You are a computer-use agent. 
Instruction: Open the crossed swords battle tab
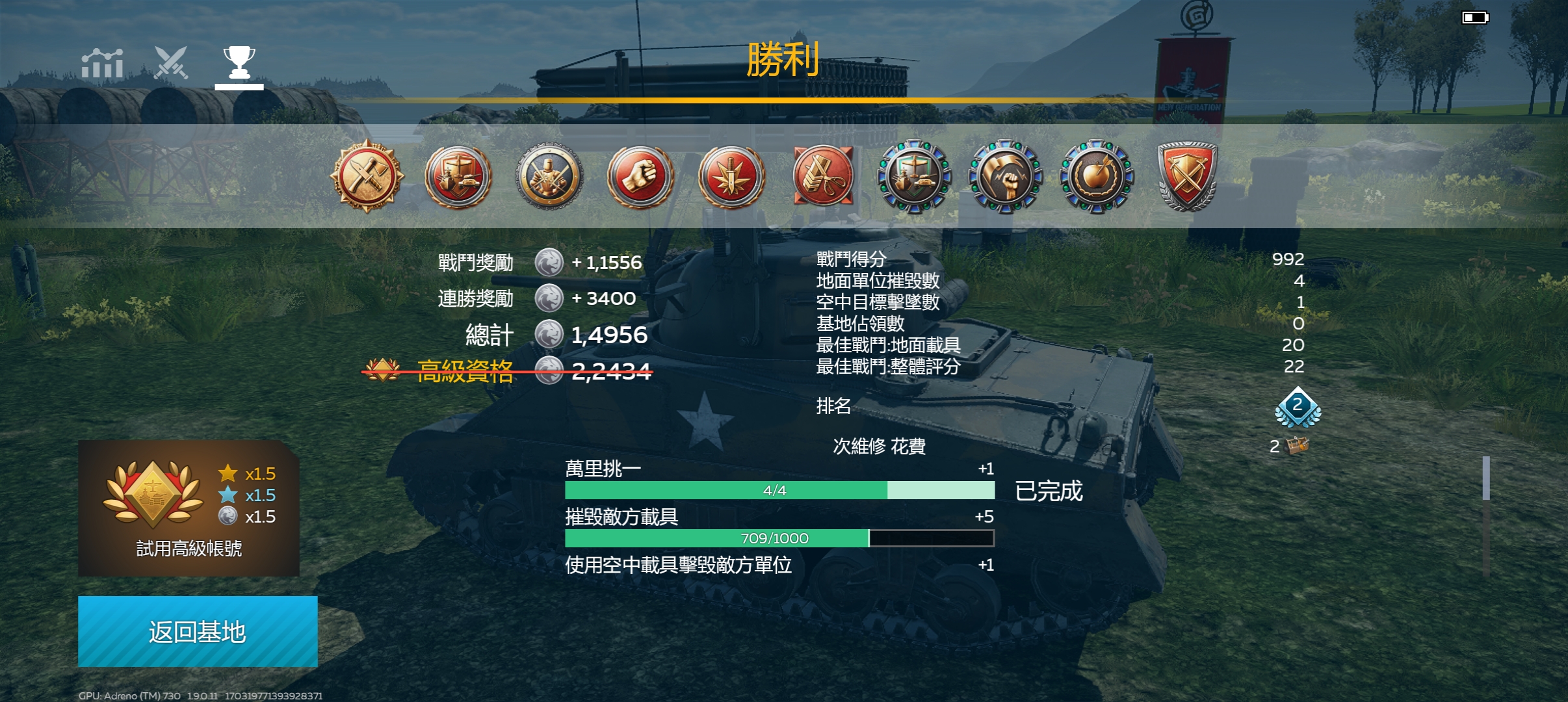(171, 63)
